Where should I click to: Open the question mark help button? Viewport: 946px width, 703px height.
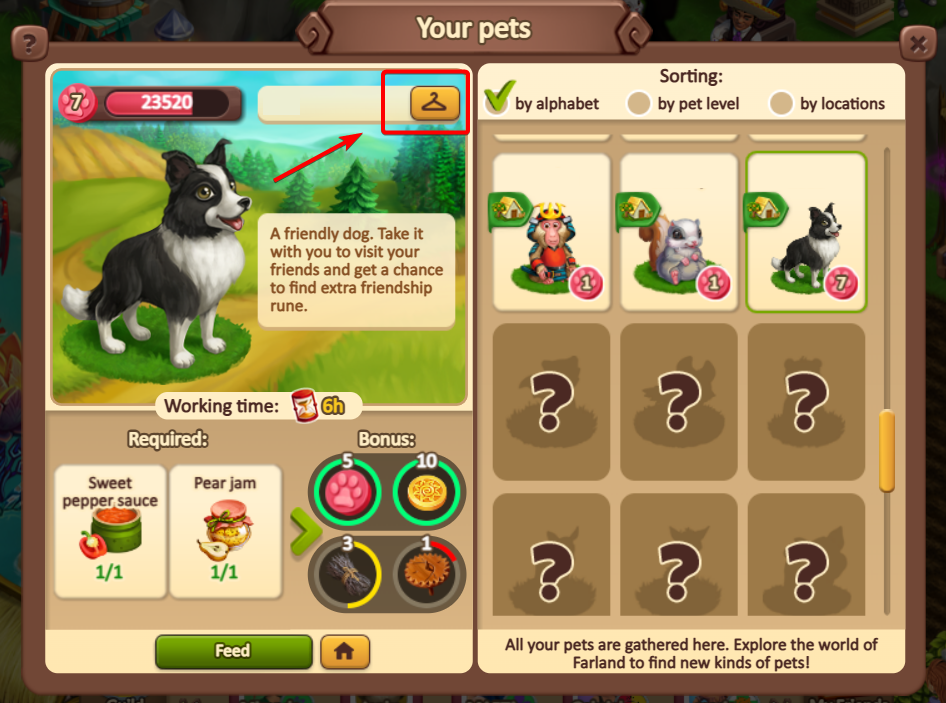[x=30, y=44]
